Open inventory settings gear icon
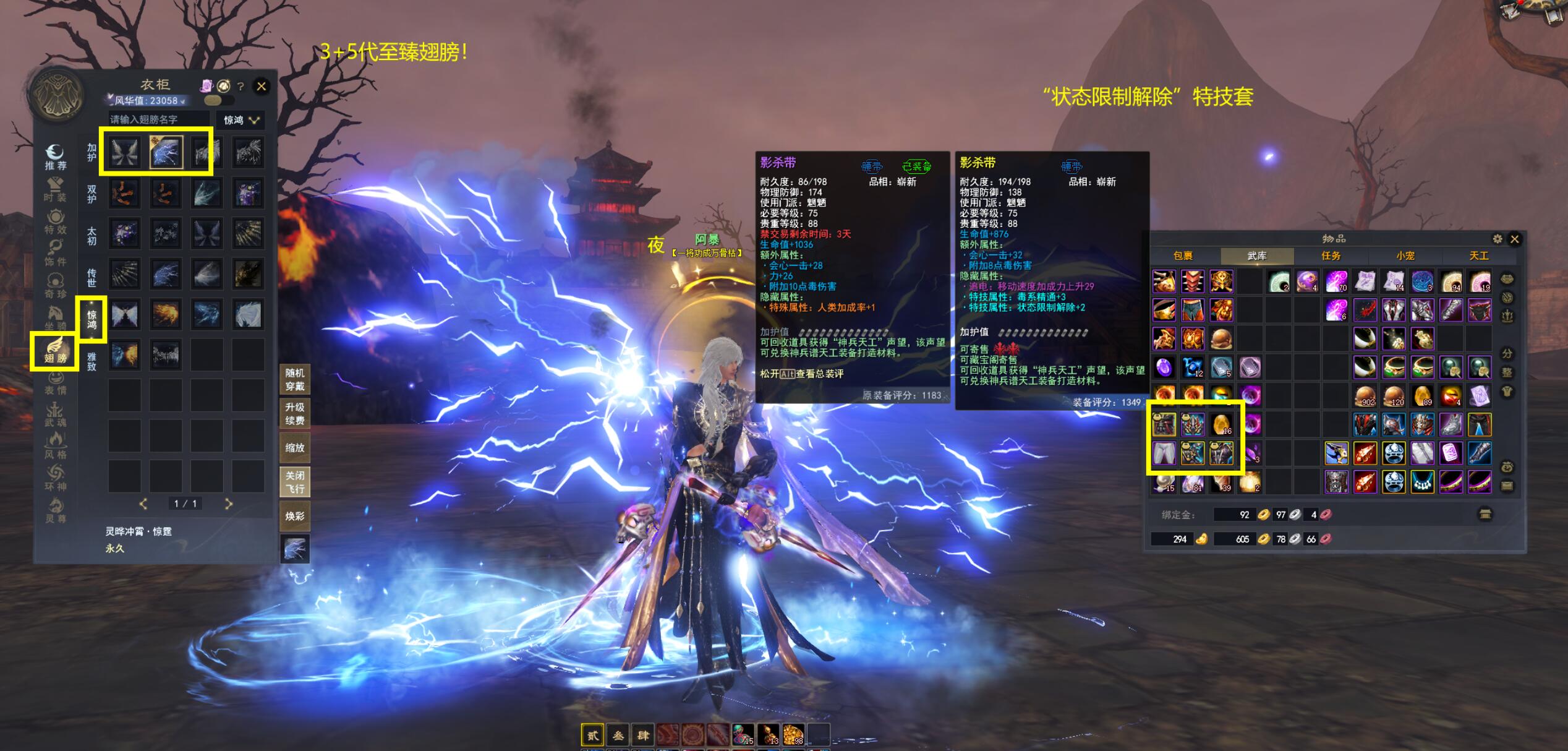Screen dimensions: 1568x751 [x=1497, y=239]
